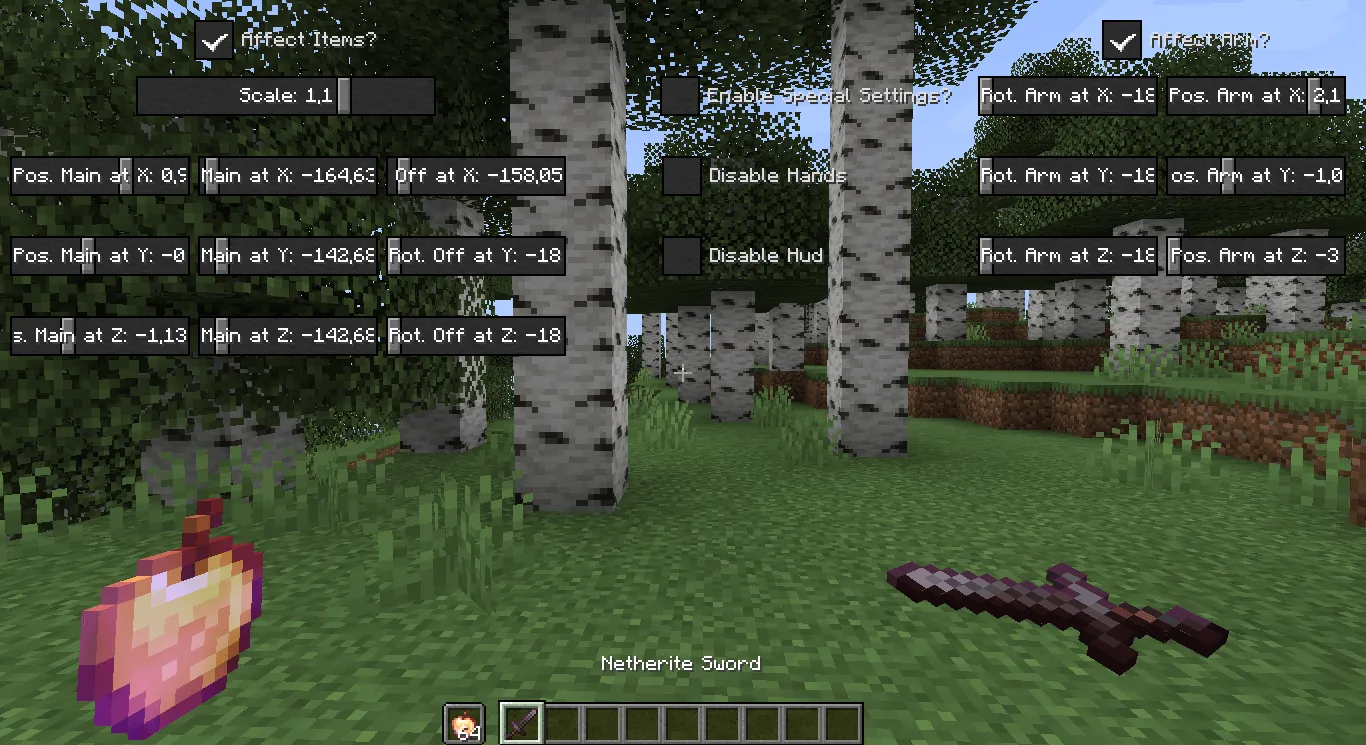
Task: Adjust the Scale: 1.1 slider
Action: (x=285, y=95)
